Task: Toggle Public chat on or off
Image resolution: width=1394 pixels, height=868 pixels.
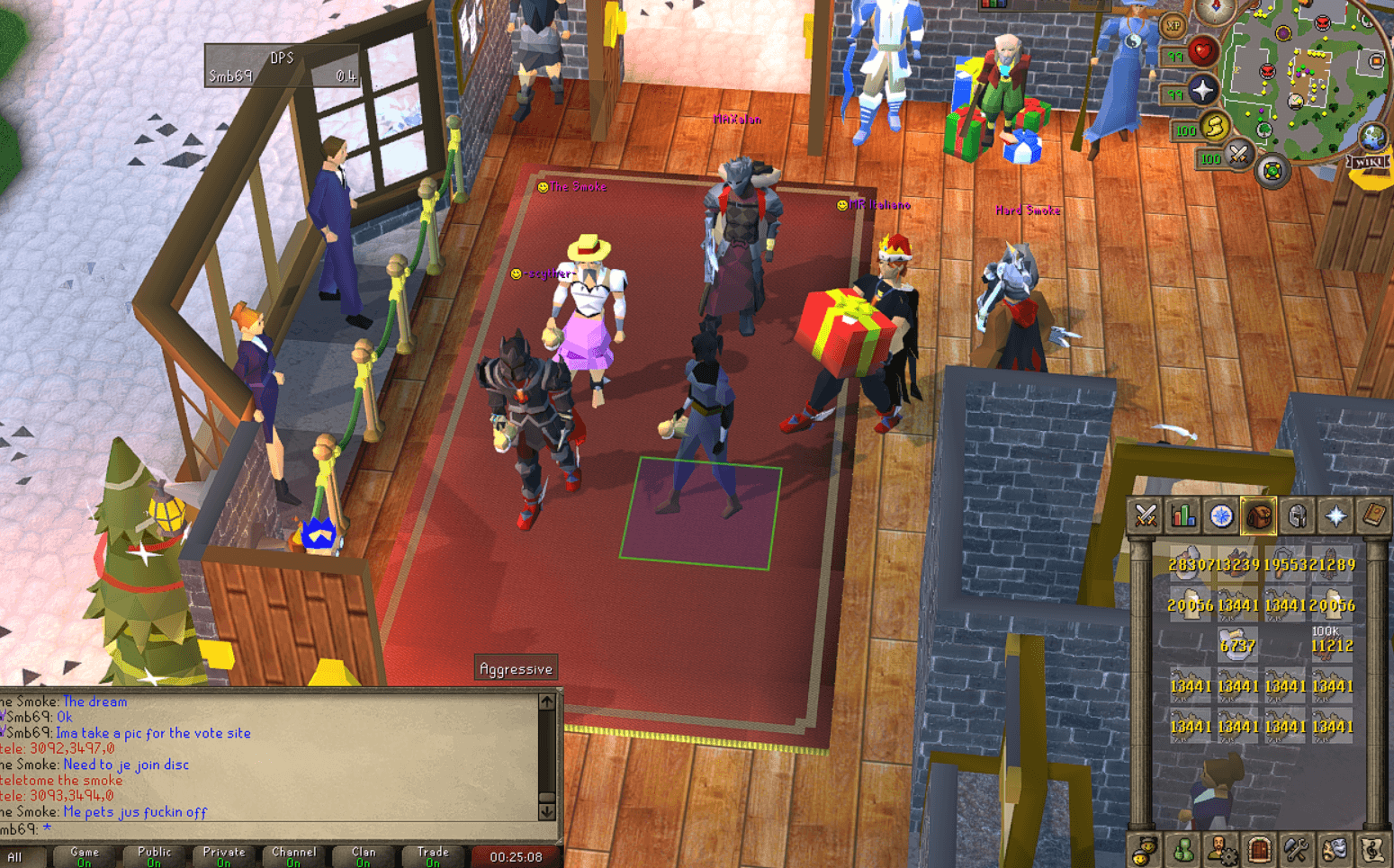Action: tap(154, 853)
